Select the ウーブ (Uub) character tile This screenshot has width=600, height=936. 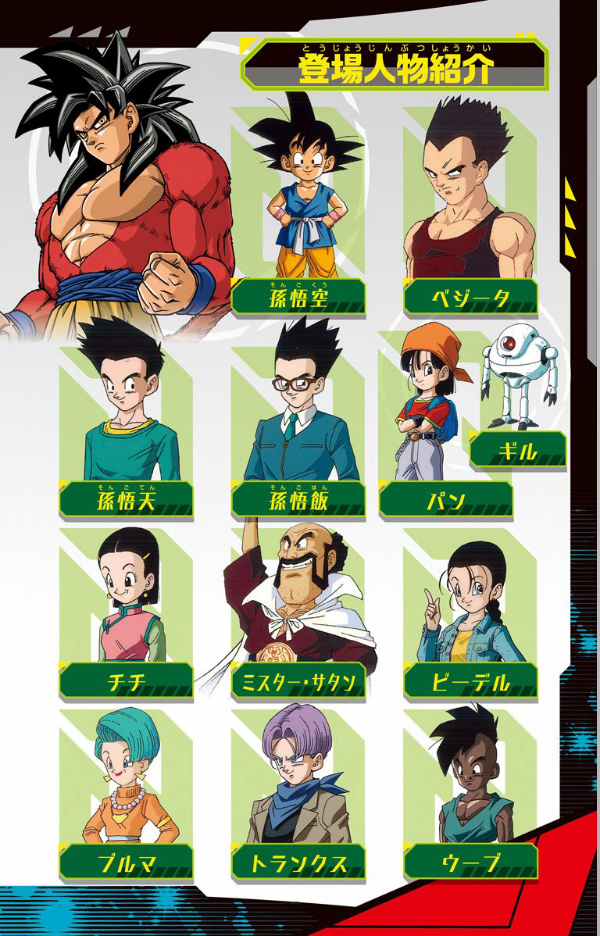pyautogui.click(x=470, y=790)
